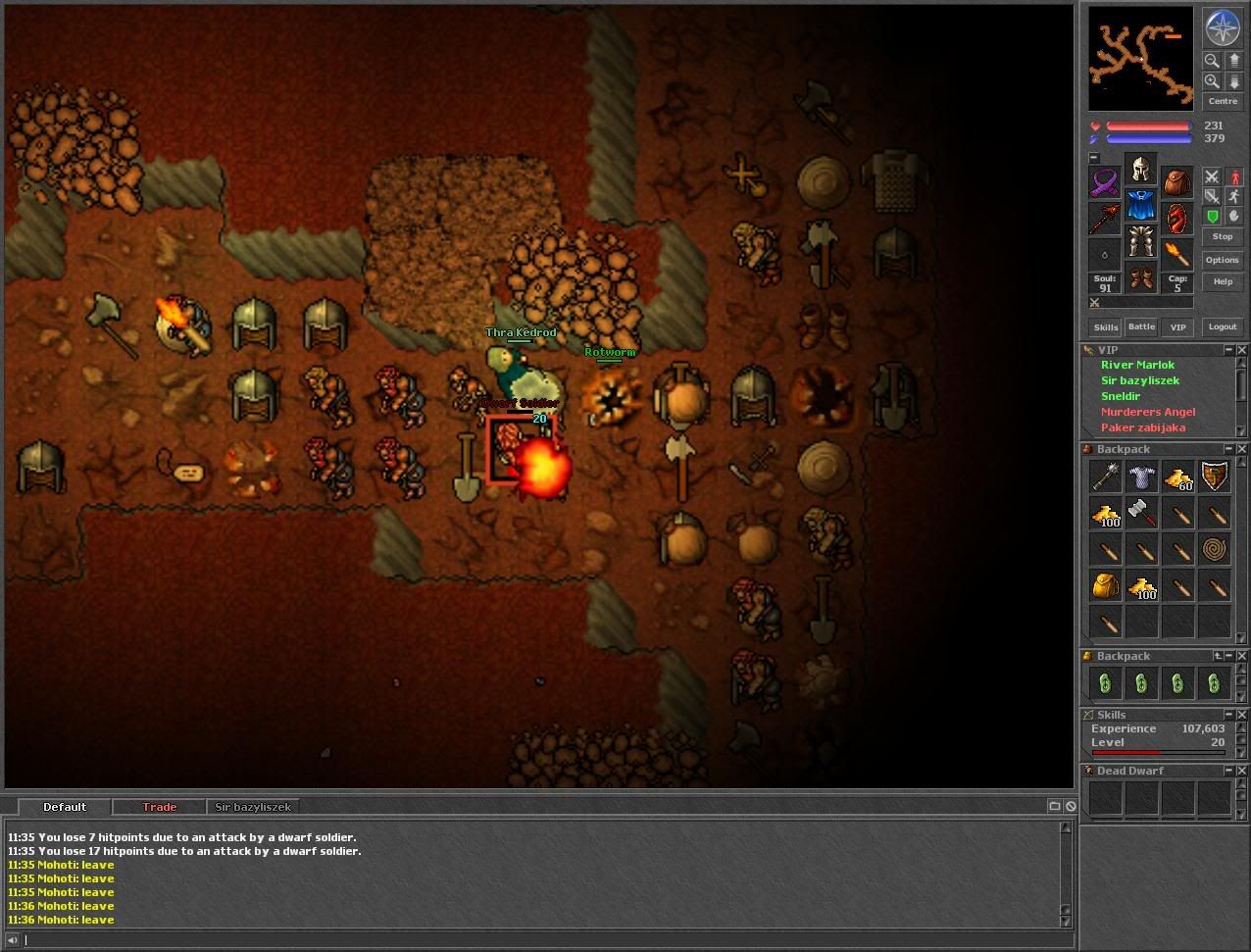The image size is (1251, 952).
Task: Switch to the Trade chat tab
Action: pyautogui.click(x=159, y=807)
